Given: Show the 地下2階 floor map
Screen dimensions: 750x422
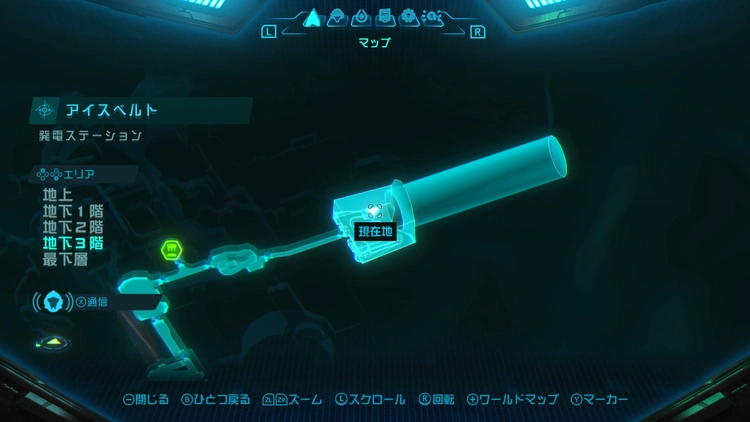Looking at the screenshot, I should click(72, 227).
